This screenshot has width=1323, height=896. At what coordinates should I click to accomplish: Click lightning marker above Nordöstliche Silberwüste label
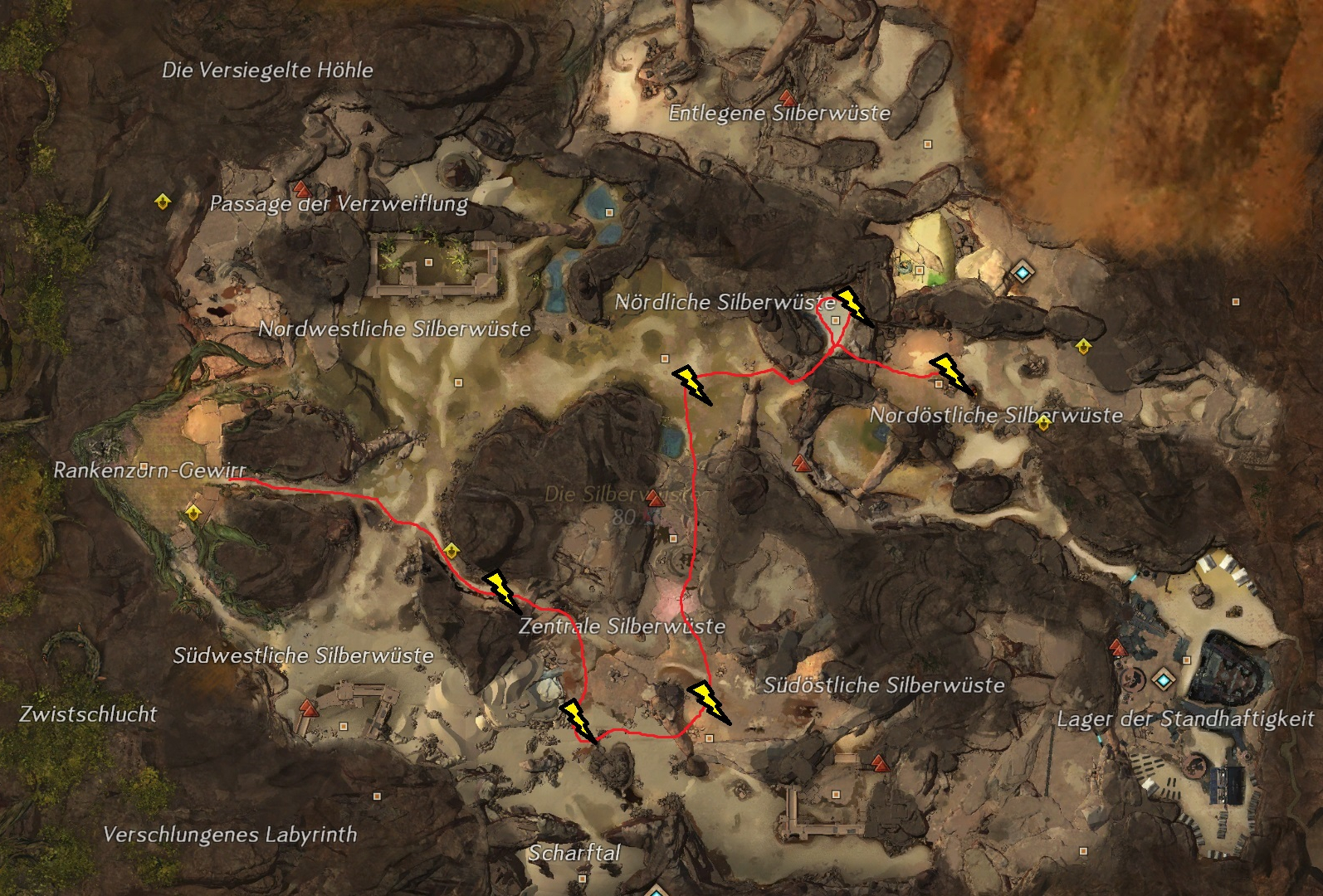pyautogui.click(x=950, y=372)
